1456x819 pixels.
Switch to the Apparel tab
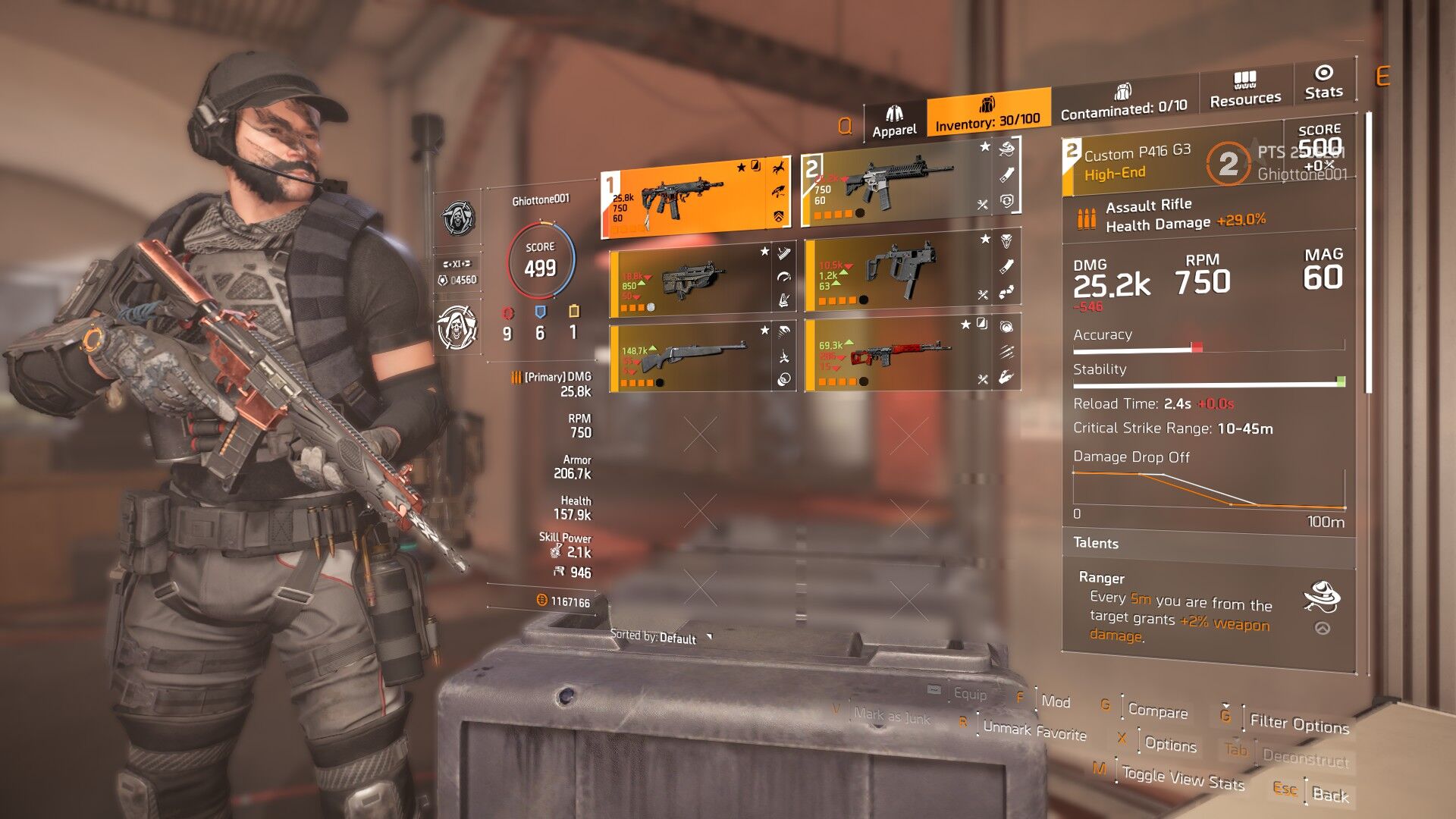point(894,121)
